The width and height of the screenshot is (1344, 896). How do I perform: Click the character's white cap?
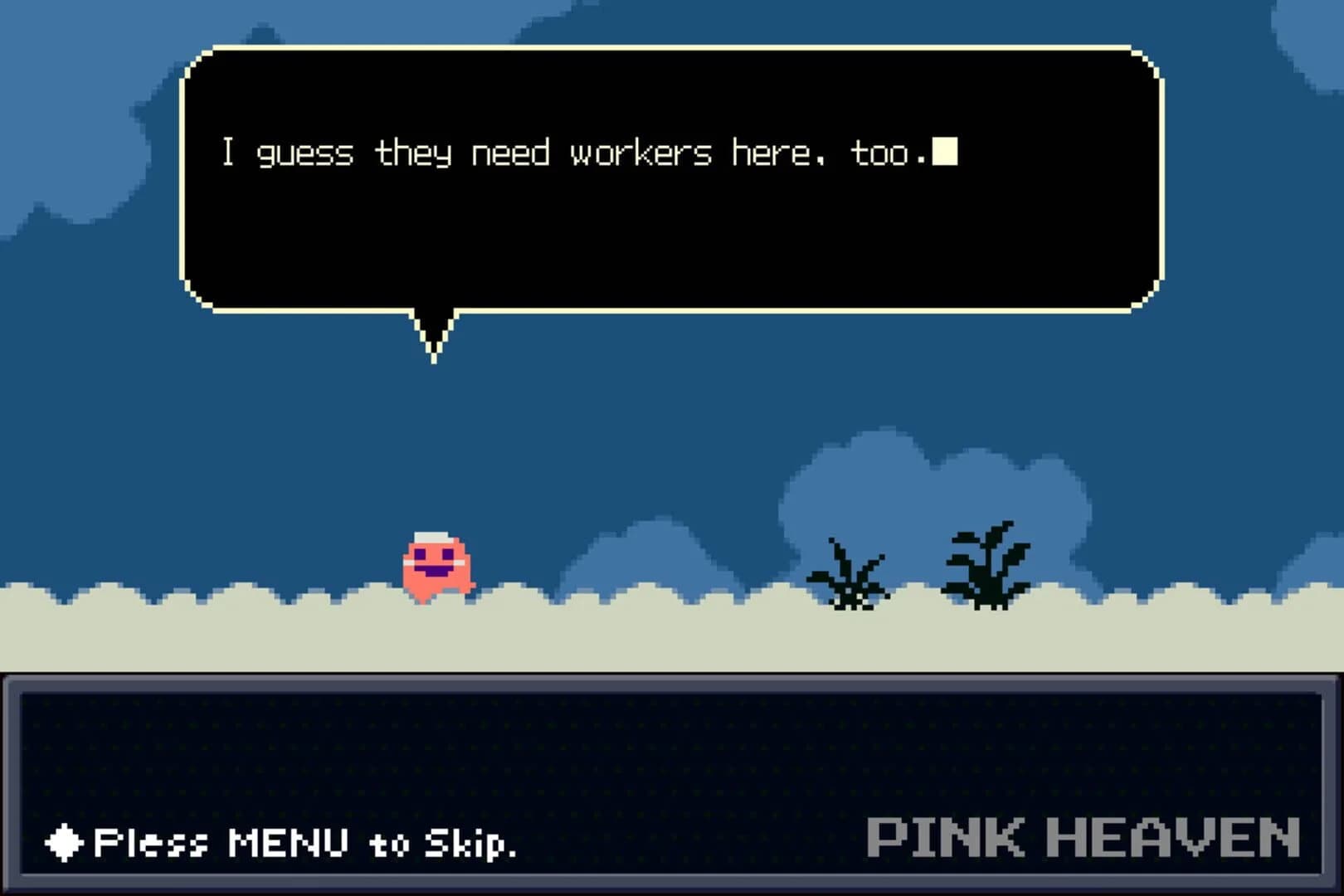tap(433, 535)
